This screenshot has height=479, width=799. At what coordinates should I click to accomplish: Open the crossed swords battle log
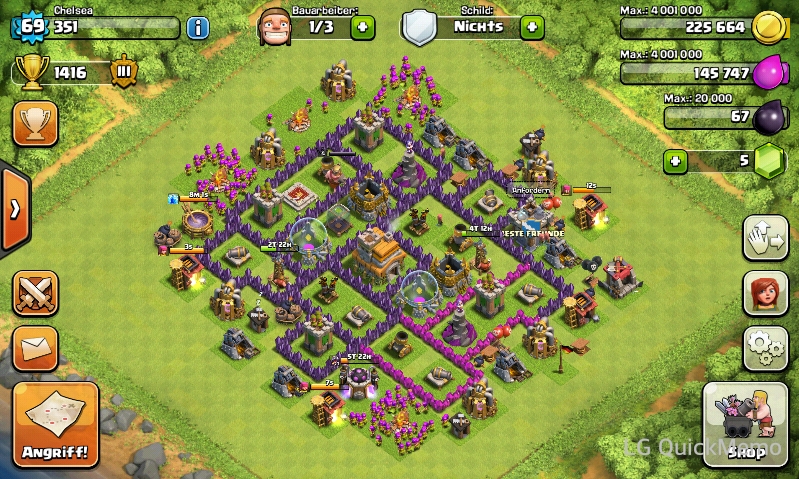coord(35,293)
